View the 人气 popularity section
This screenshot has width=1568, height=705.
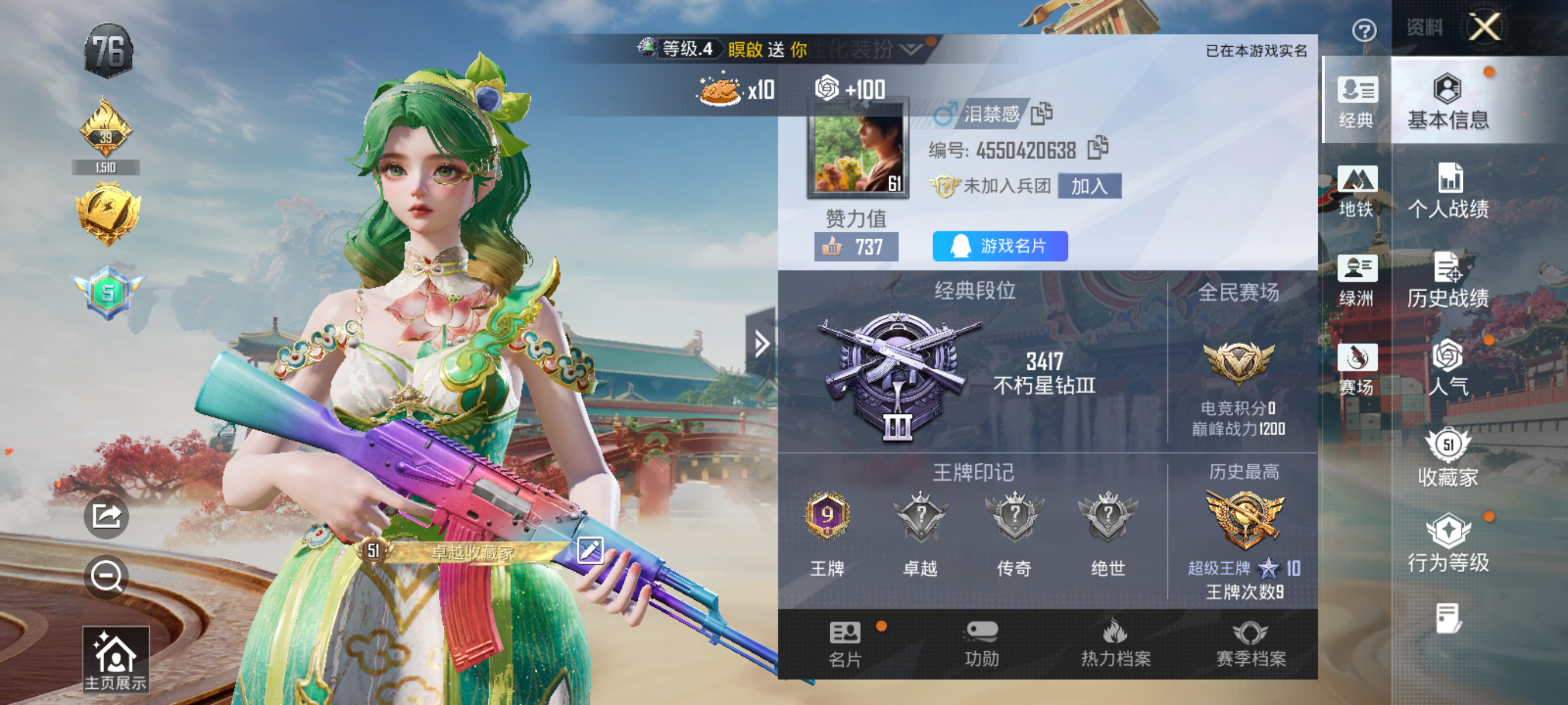pos(1448,368)
